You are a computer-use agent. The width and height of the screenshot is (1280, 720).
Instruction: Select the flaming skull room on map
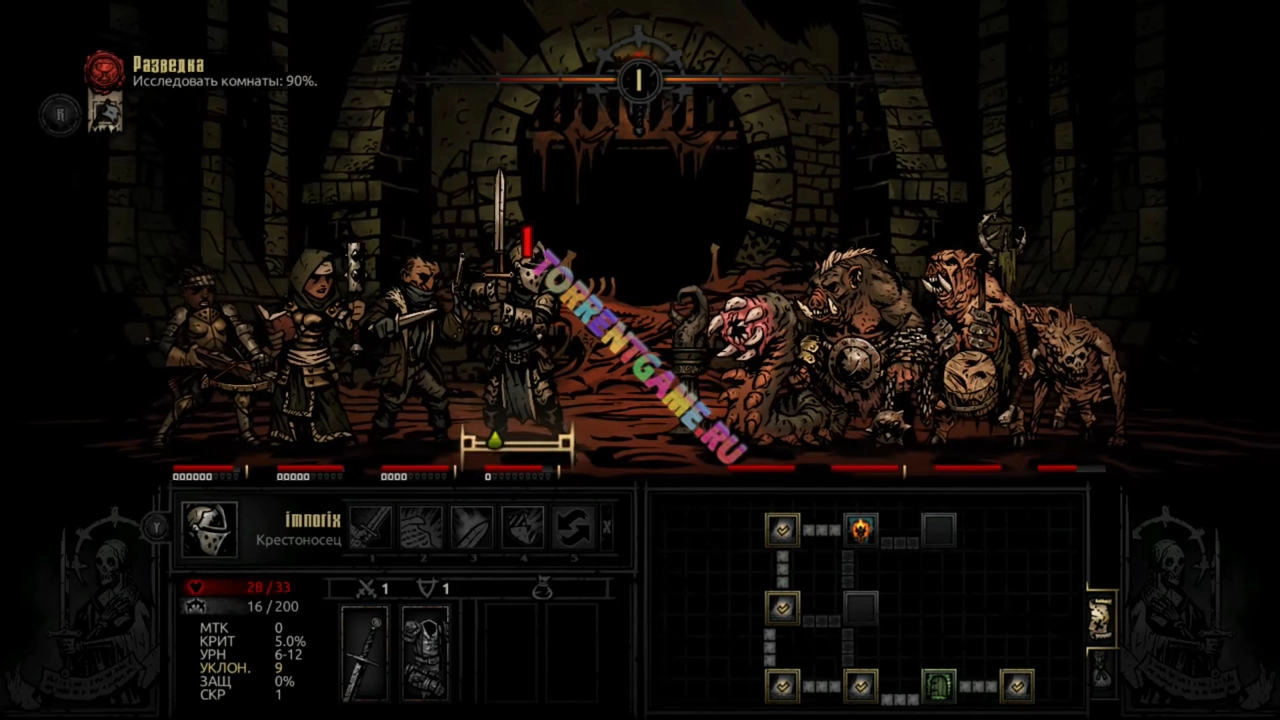(x=860, y=529)
